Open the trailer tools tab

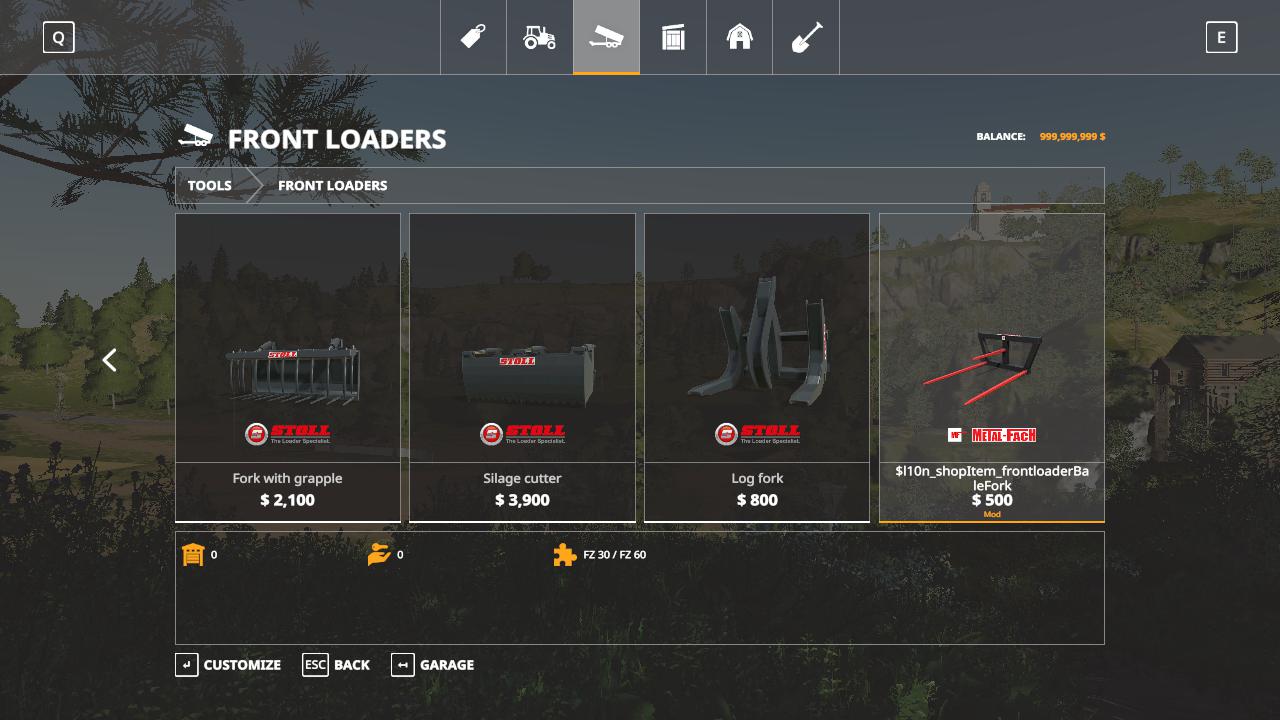point(606,37)
